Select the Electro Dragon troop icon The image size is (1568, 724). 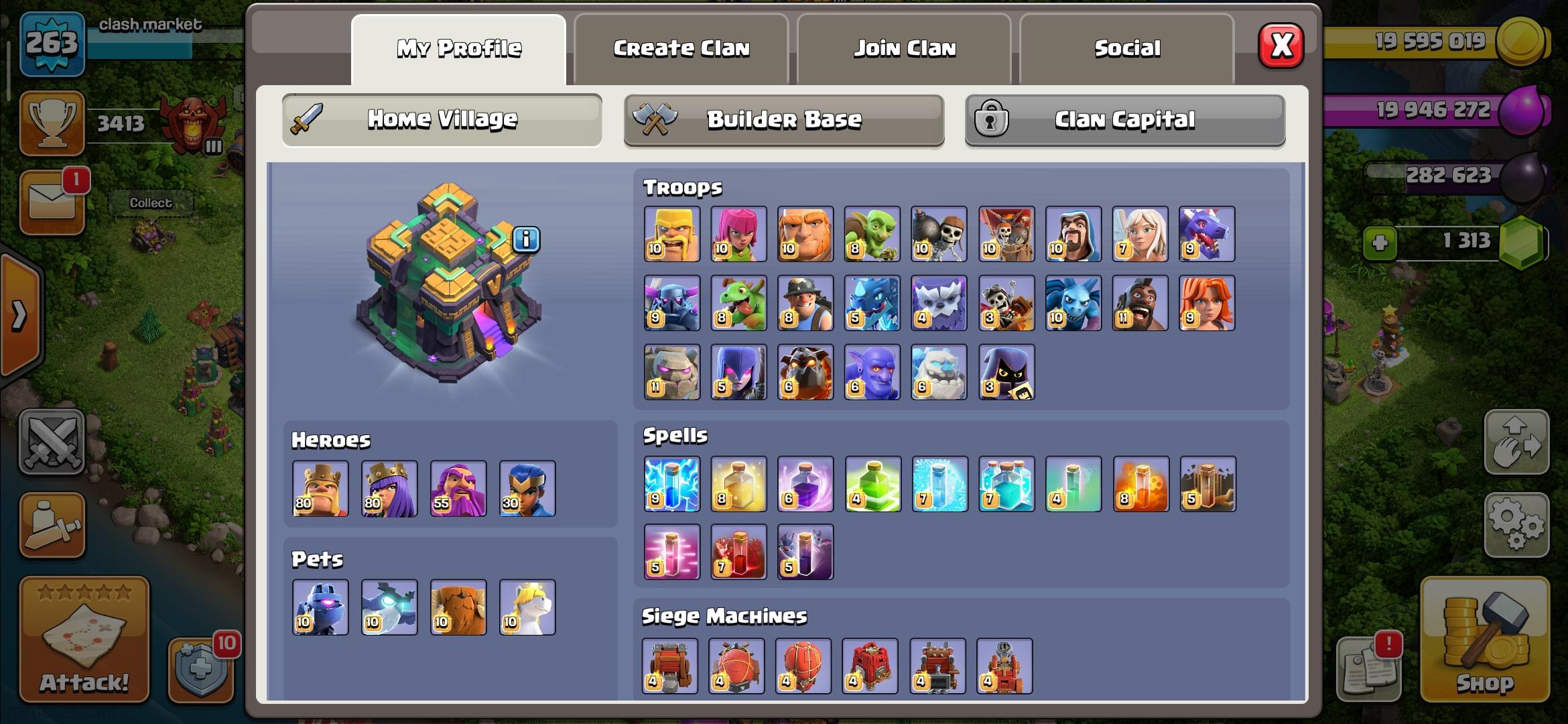tap(872, 303)
